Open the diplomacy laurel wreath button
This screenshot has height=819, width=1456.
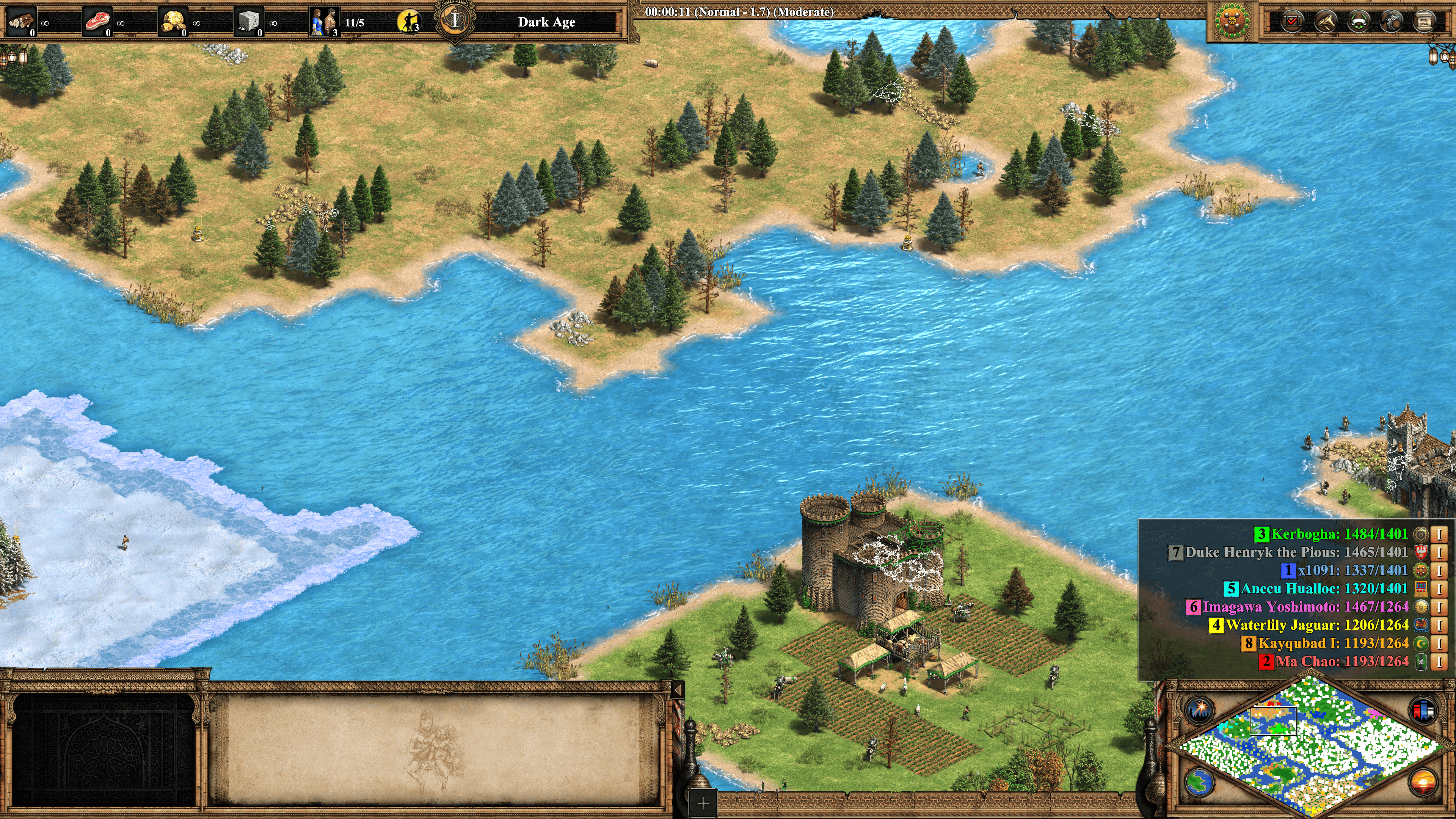point(1358,22)
